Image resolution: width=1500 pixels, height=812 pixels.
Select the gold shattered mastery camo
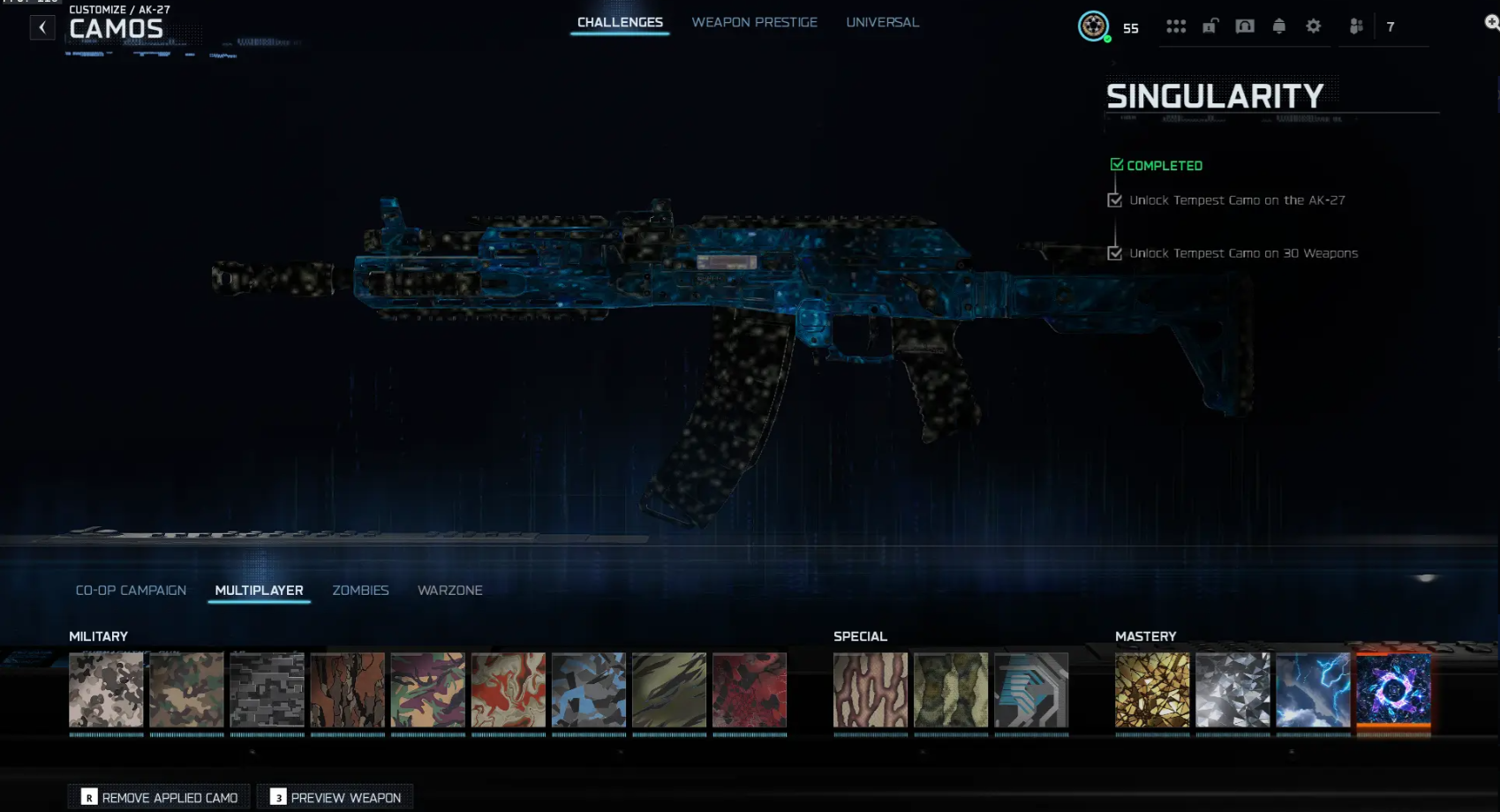click(1152, 691)
